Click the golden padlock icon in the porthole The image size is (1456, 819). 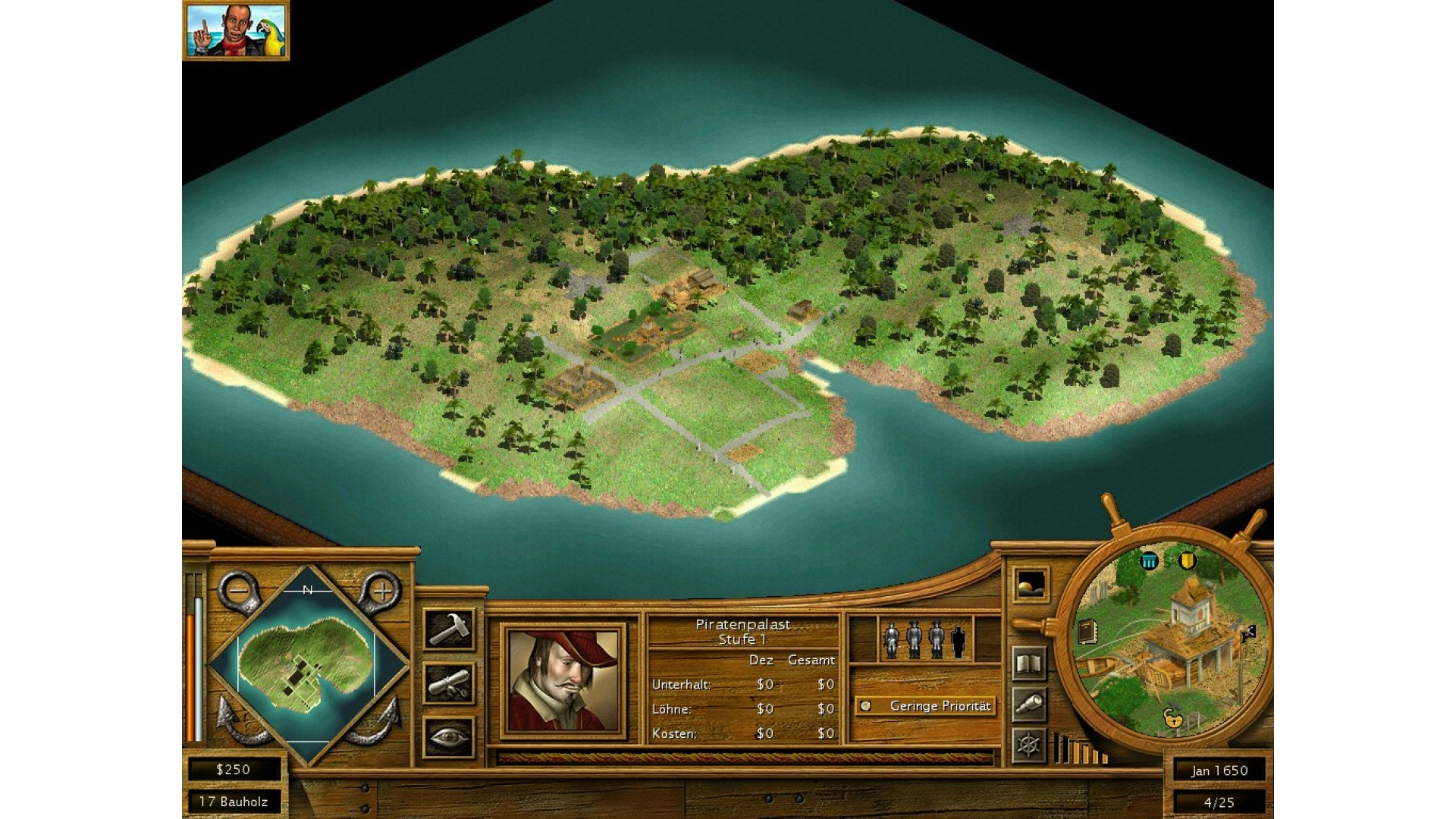1173,717
